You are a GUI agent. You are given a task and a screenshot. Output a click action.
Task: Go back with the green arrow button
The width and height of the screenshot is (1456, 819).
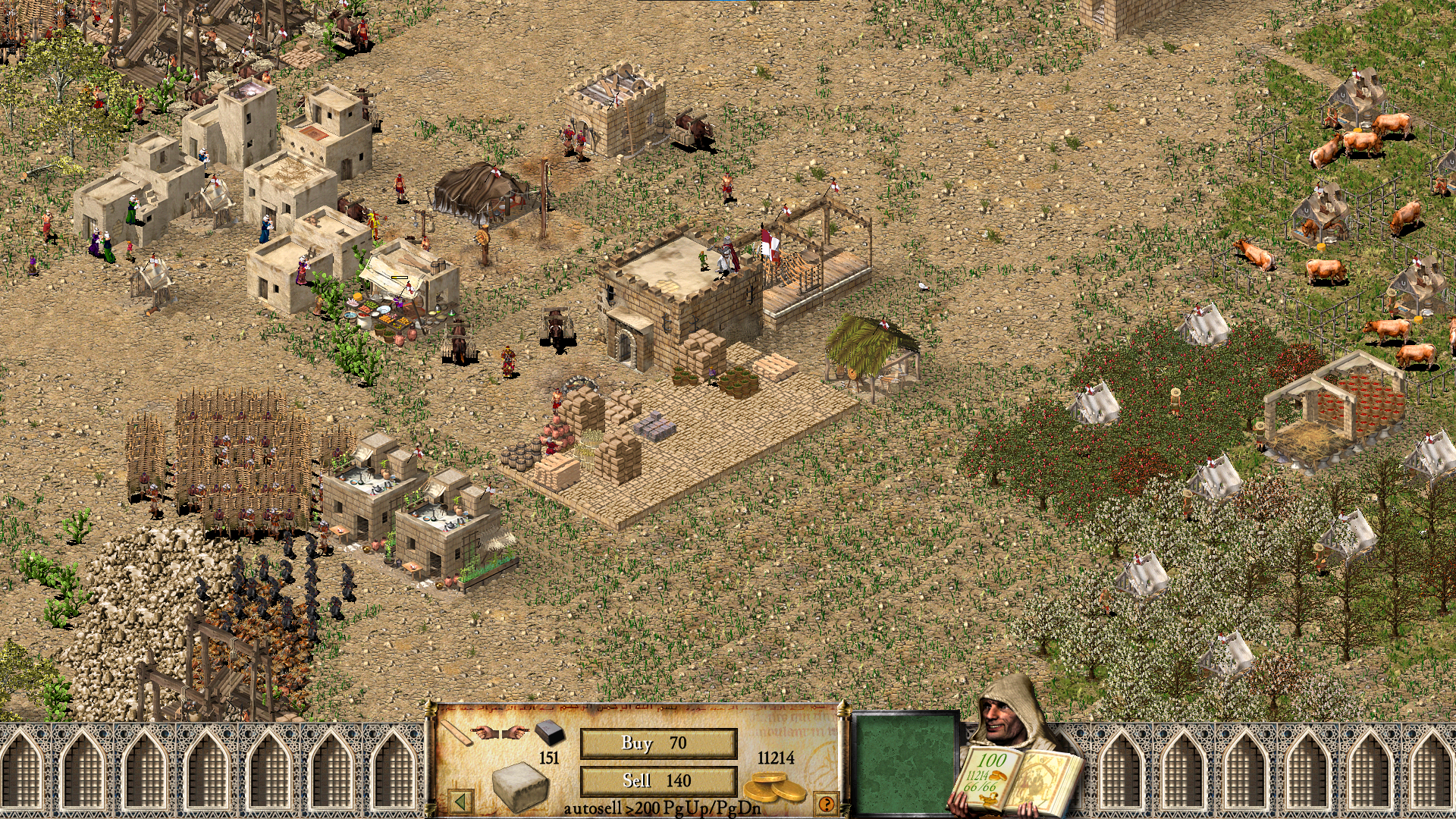coord(460,801)
